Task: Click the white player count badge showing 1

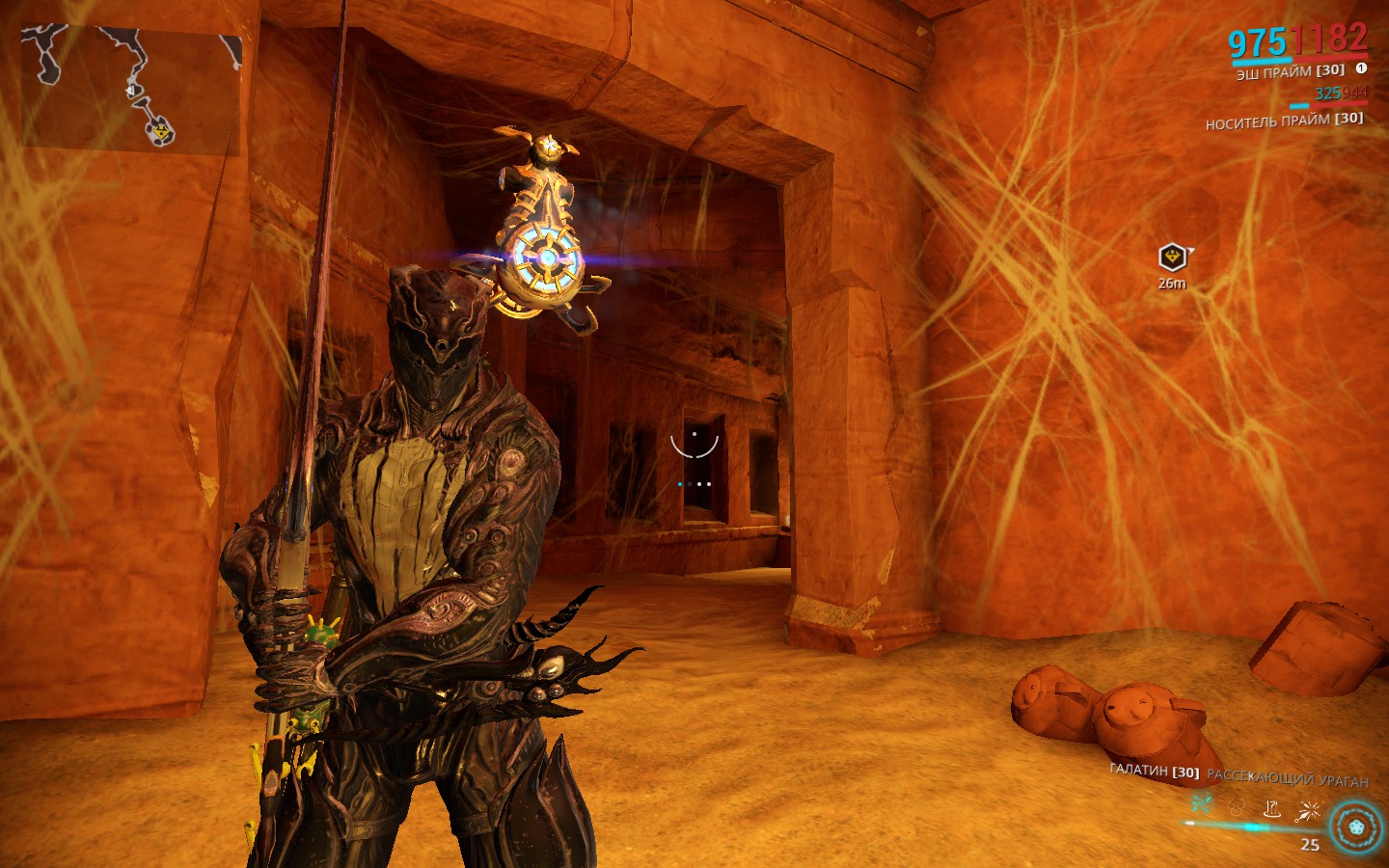Action: tap(1361, 68)
